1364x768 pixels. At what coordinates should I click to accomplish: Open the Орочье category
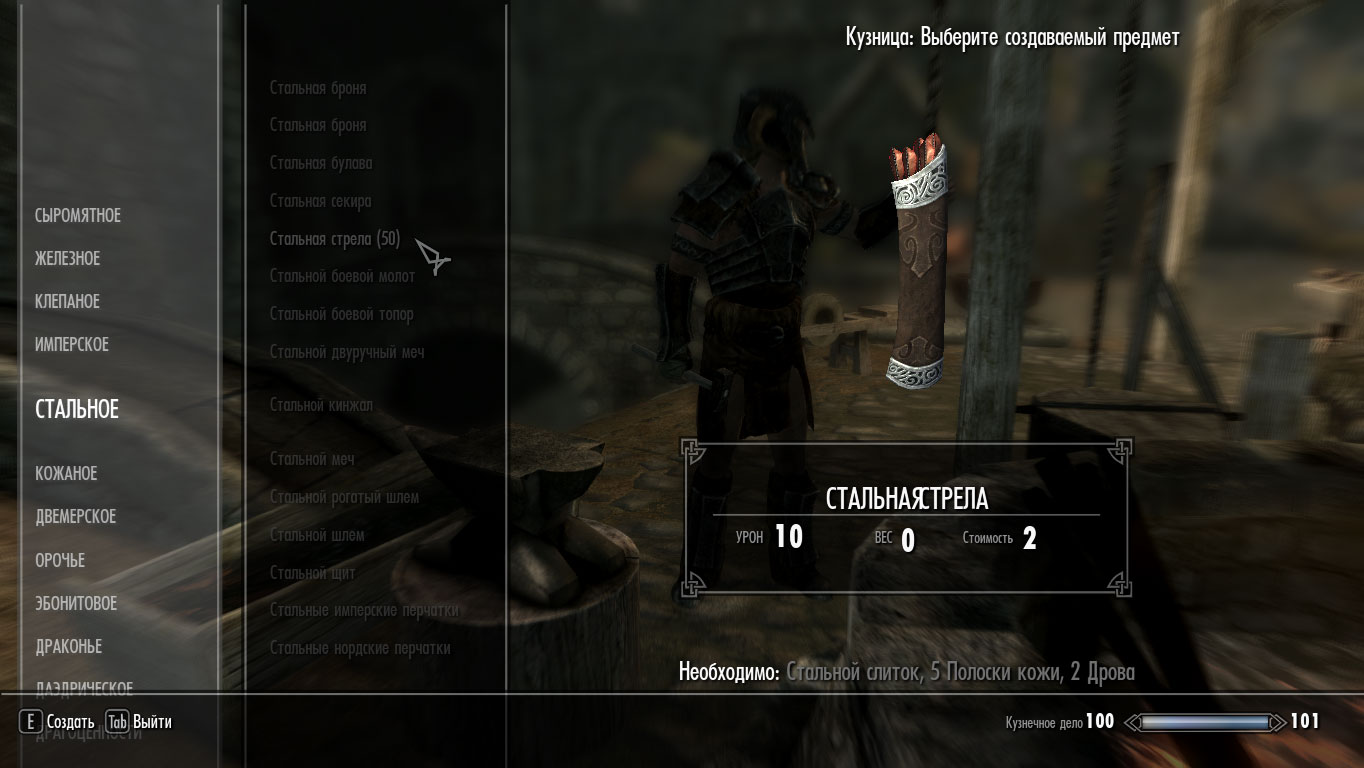[60, 561]
